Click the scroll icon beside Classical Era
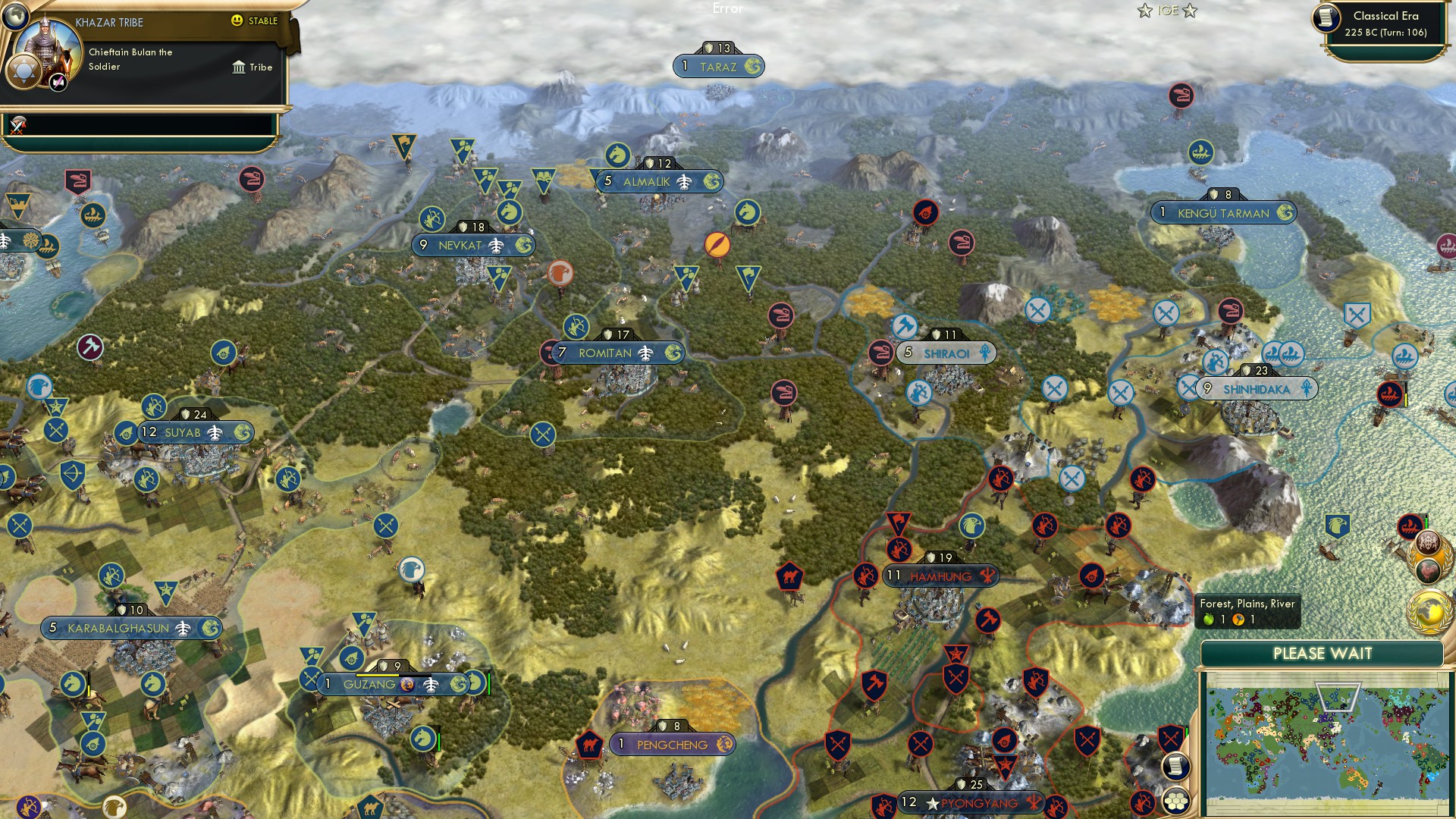The width and height of the screenshot is (1456, 819). [1327, 18]
